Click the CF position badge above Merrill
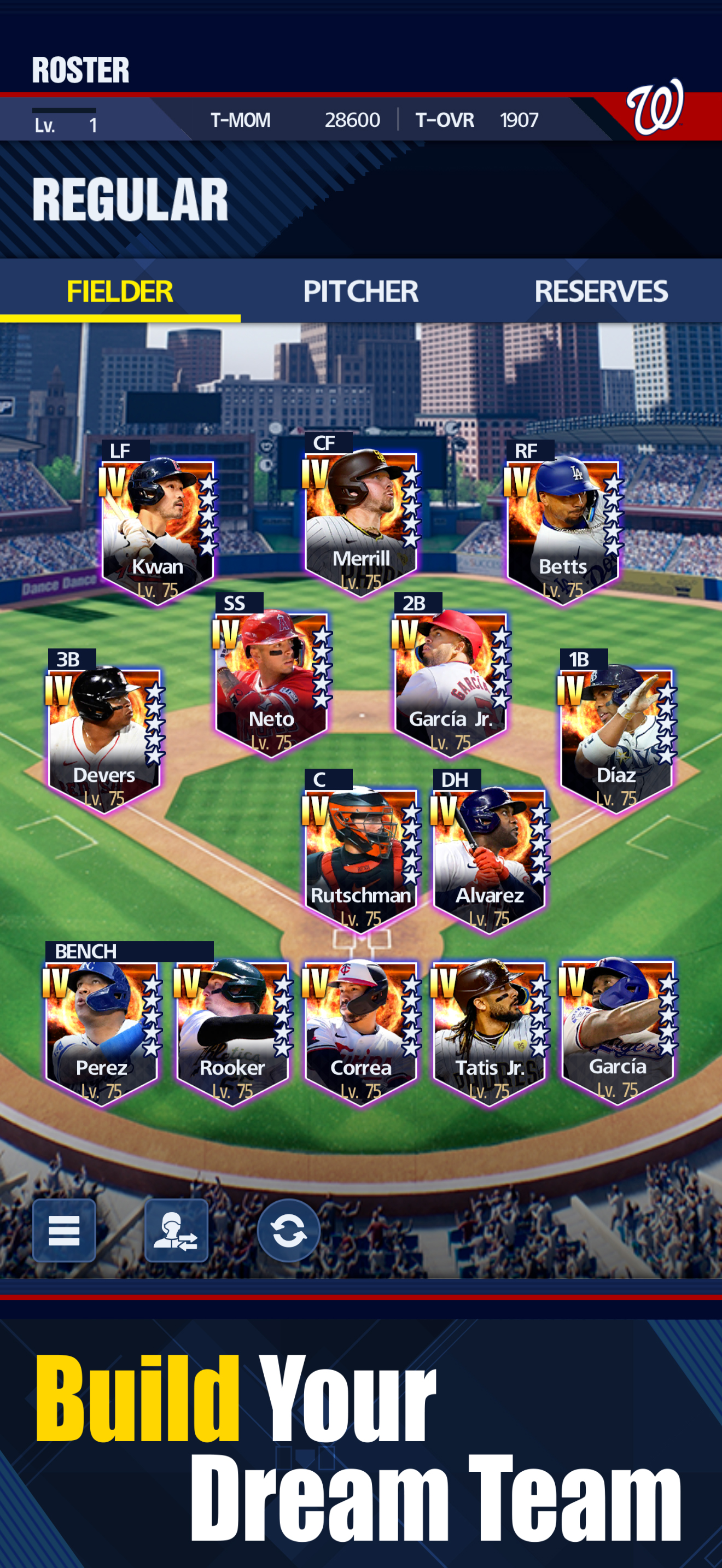 (323, 445)
